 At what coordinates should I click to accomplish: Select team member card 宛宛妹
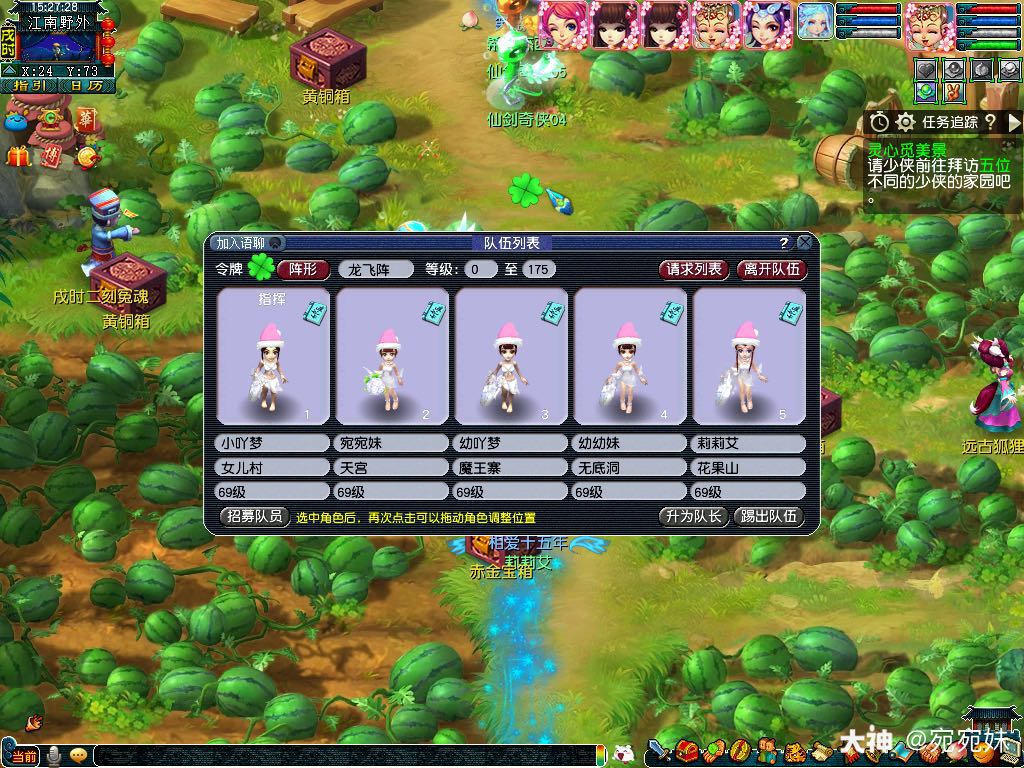tap(391, 357)
